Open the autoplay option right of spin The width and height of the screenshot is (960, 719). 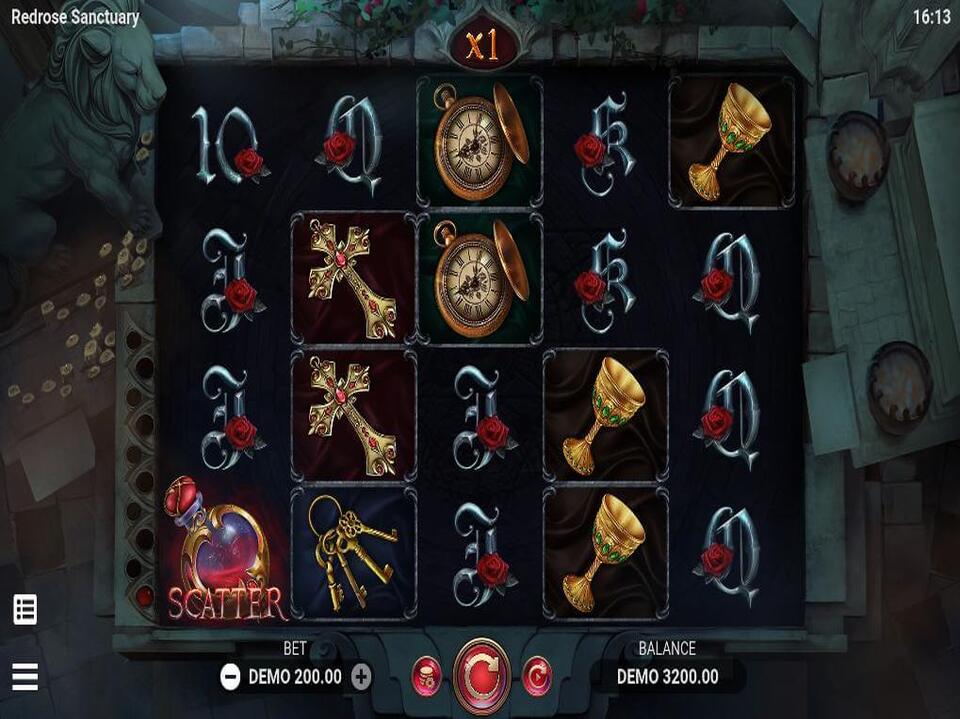click(537, 676)
